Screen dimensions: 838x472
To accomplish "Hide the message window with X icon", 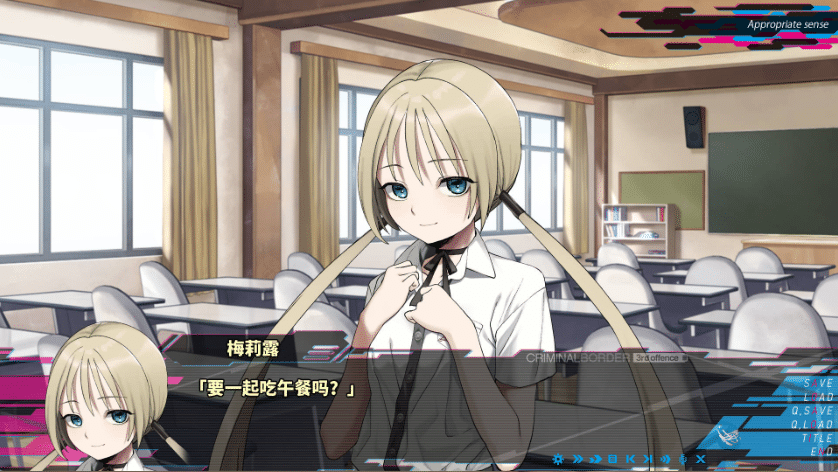I will pos(700,458).
